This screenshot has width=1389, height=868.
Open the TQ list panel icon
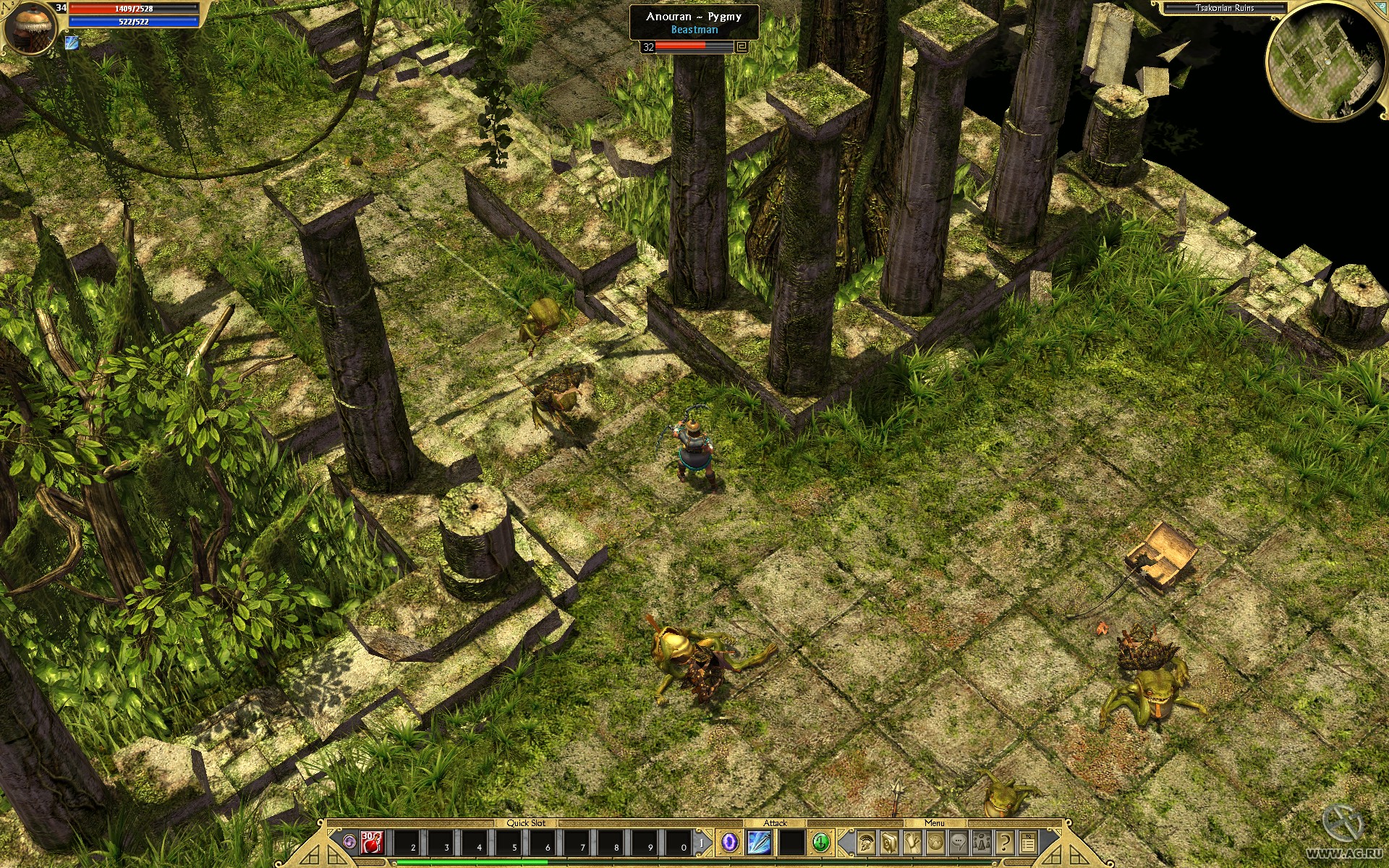1027,844
